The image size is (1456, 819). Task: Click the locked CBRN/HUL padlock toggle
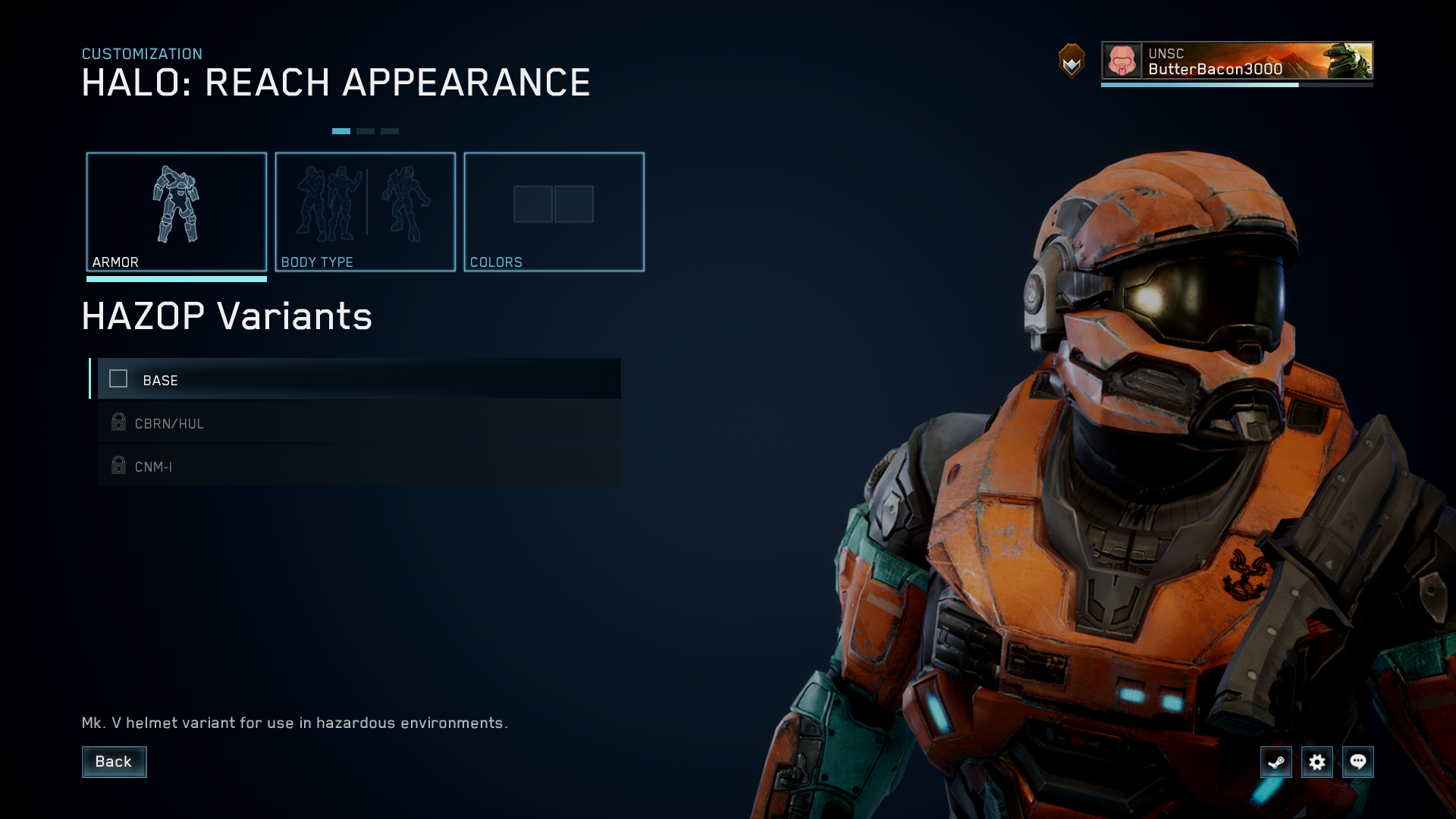tap(118, 422)
